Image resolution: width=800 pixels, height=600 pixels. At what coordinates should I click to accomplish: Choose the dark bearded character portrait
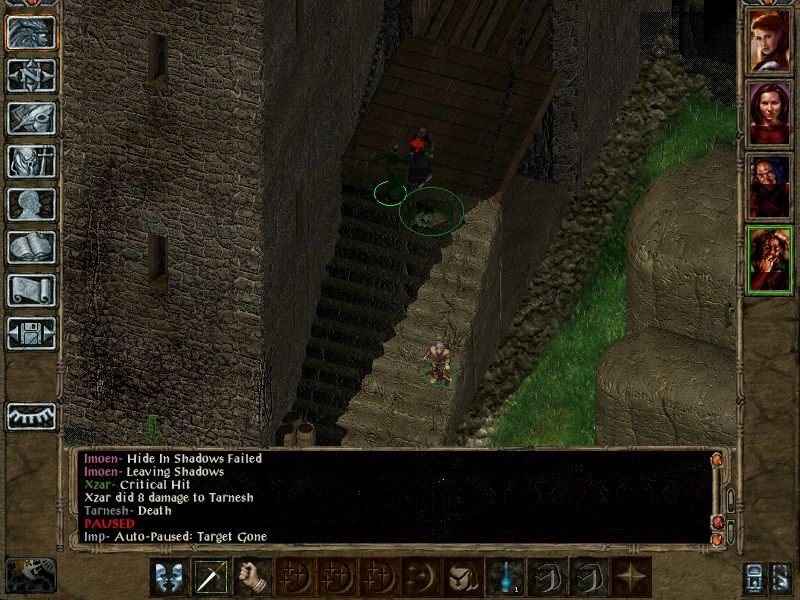(770, 187)
